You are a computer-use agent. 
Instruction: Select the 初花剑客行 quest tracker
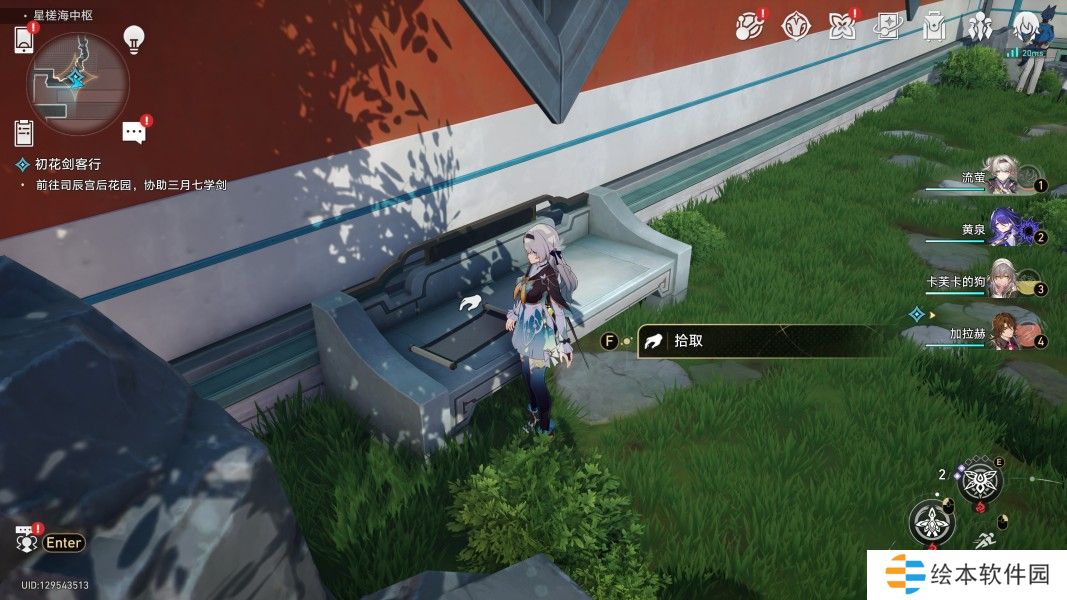67,164
